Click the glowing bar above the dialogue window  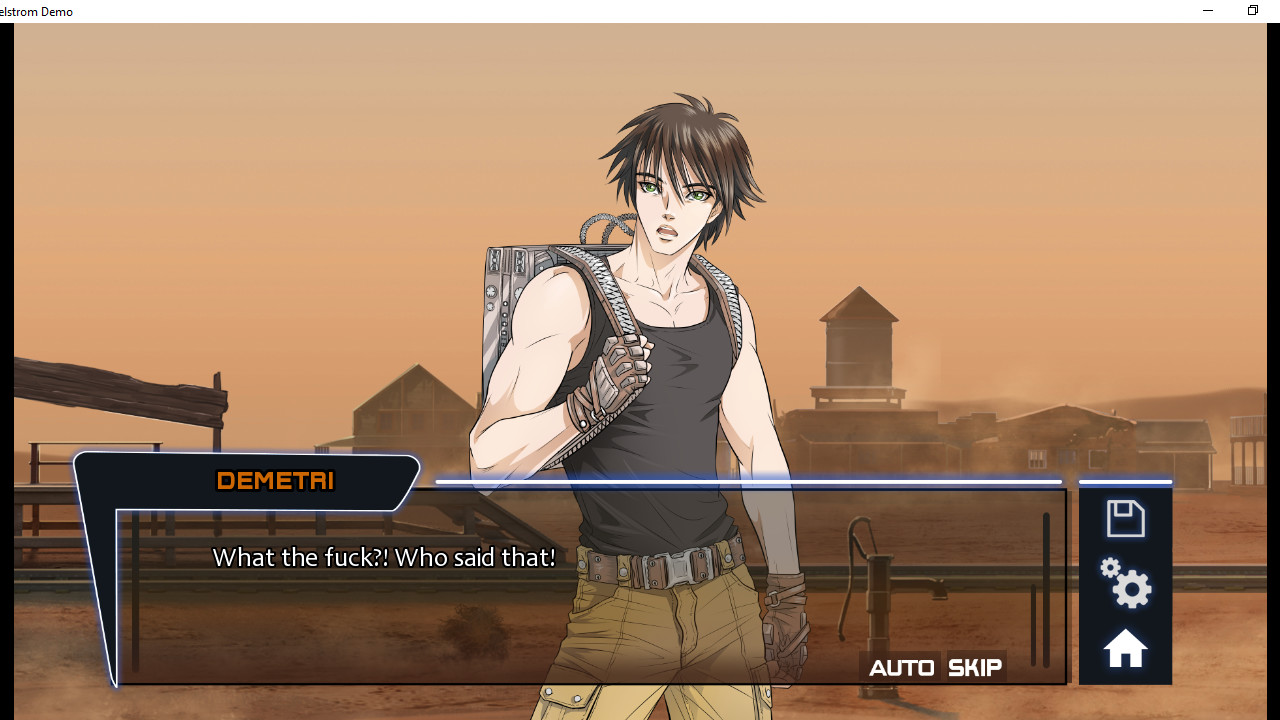click(750, 481)
